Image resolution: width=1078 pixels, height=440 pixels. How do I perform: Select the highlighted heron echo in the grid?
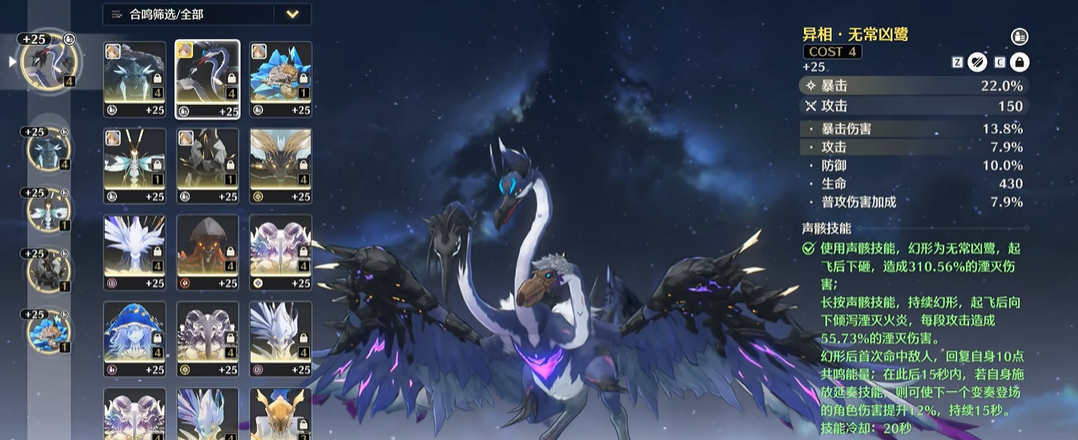[207, 79]
